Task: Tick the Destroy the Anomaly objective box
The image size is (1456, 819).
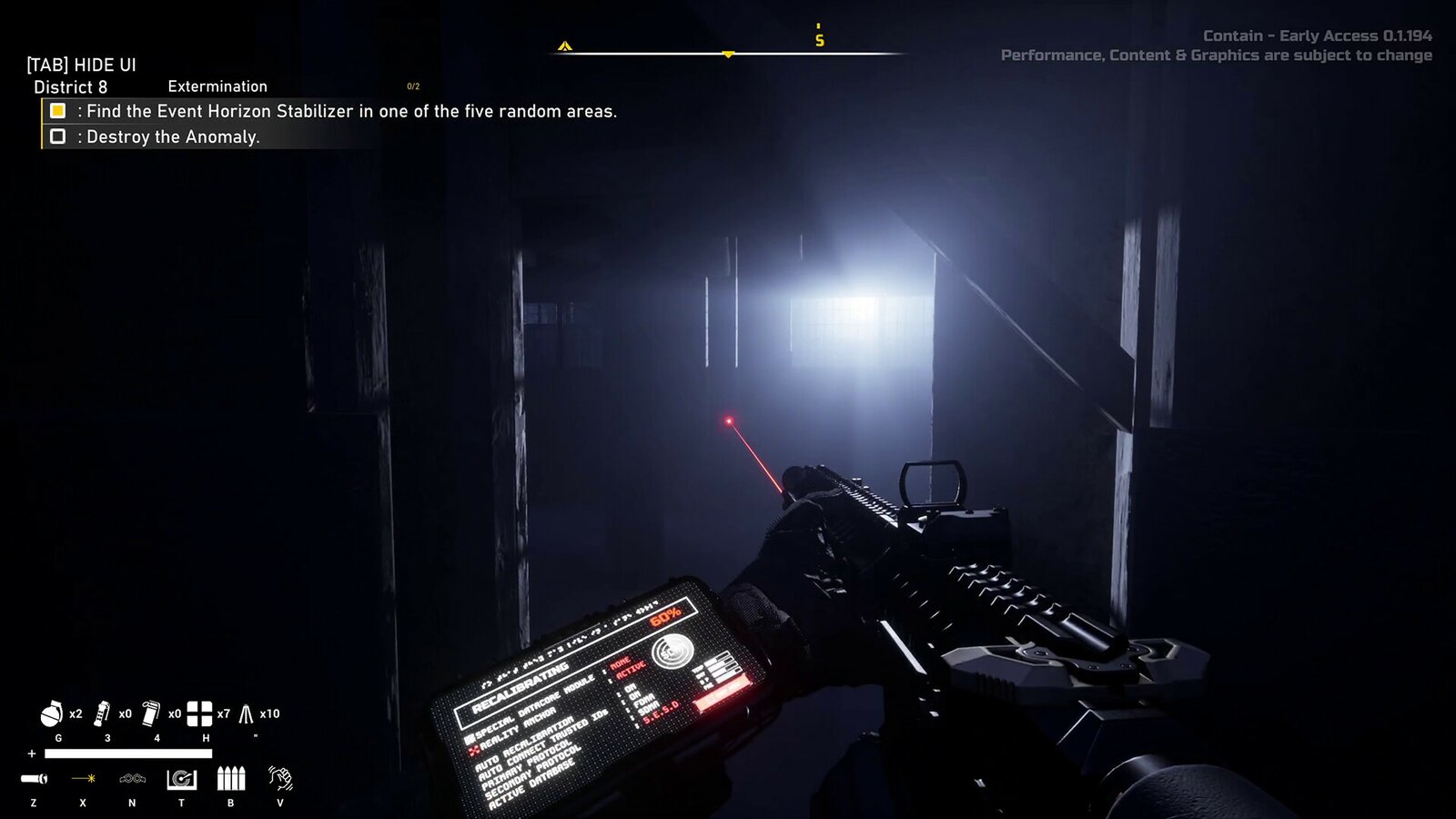Action: [x=57, y=136]
